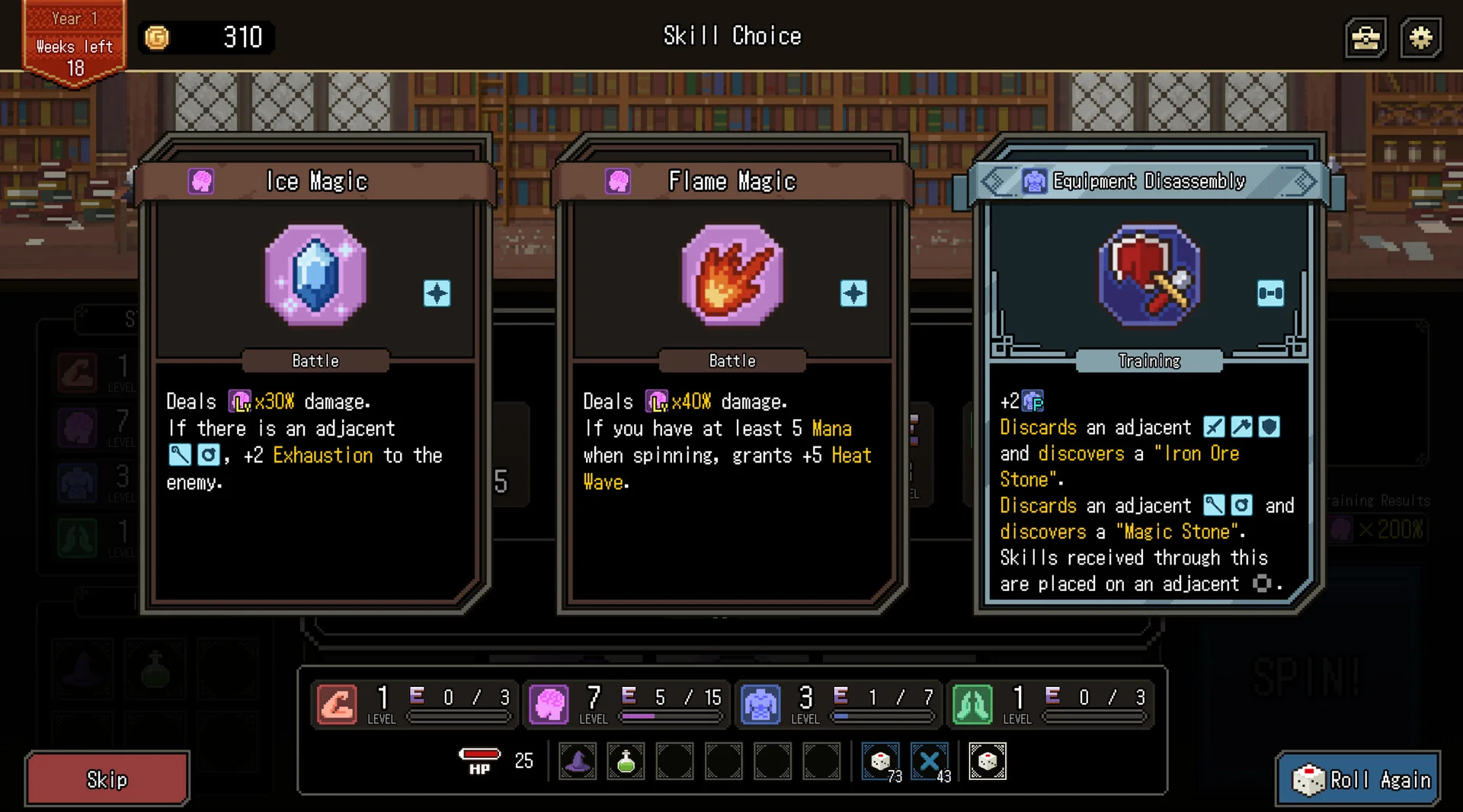Image resolution: width=1463 pixels, height=812 pixels.
Task: Click Ice Magic's blue plus icon
Action: pyautogui.click(x=437, y=293)
